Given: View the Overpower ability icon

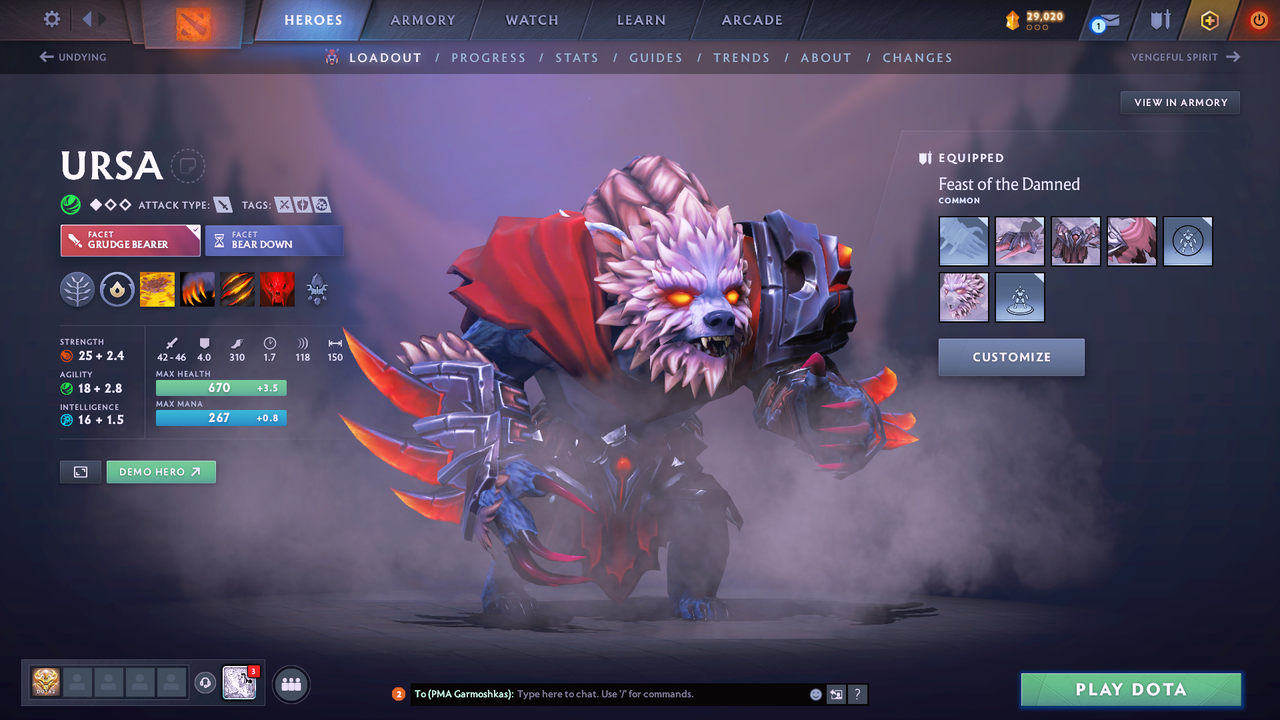Looking at the screenshot, I should 197,289.
